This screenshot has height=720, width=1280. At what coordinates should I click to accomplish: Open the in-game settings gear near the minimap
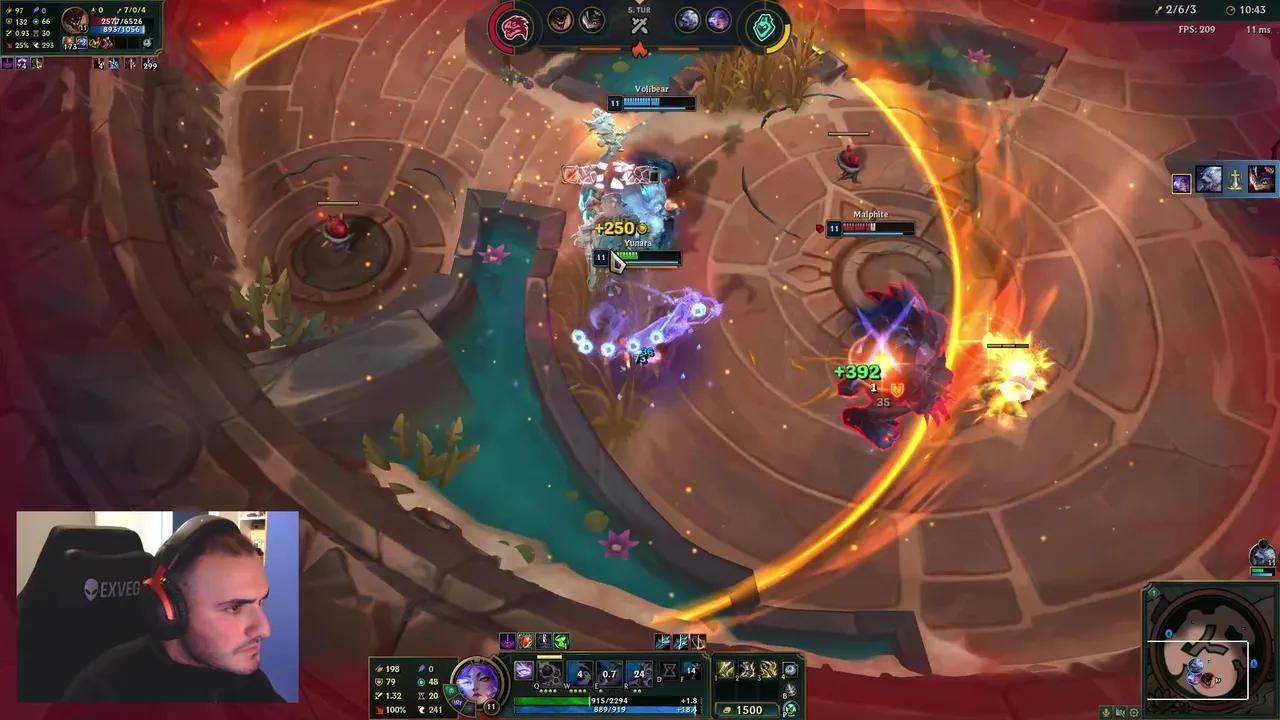point(1134,712)
